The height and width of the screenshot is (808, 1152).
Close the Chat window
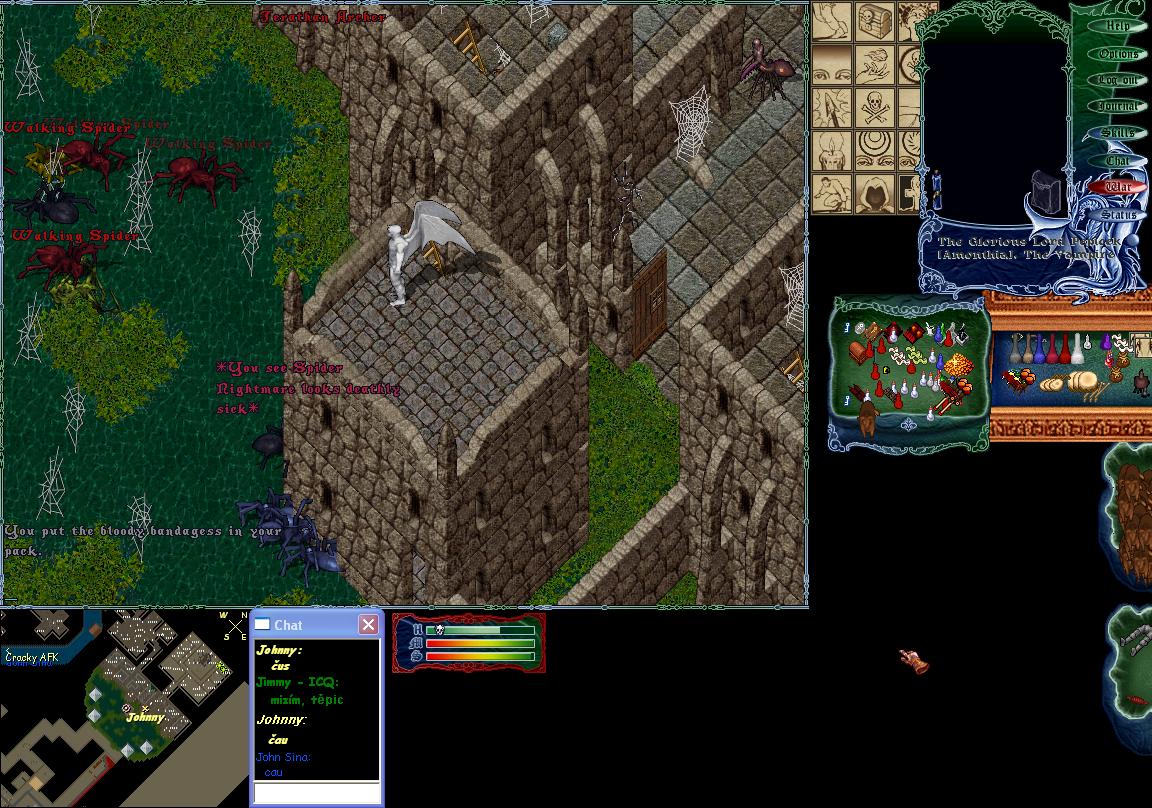click(368, 625)
